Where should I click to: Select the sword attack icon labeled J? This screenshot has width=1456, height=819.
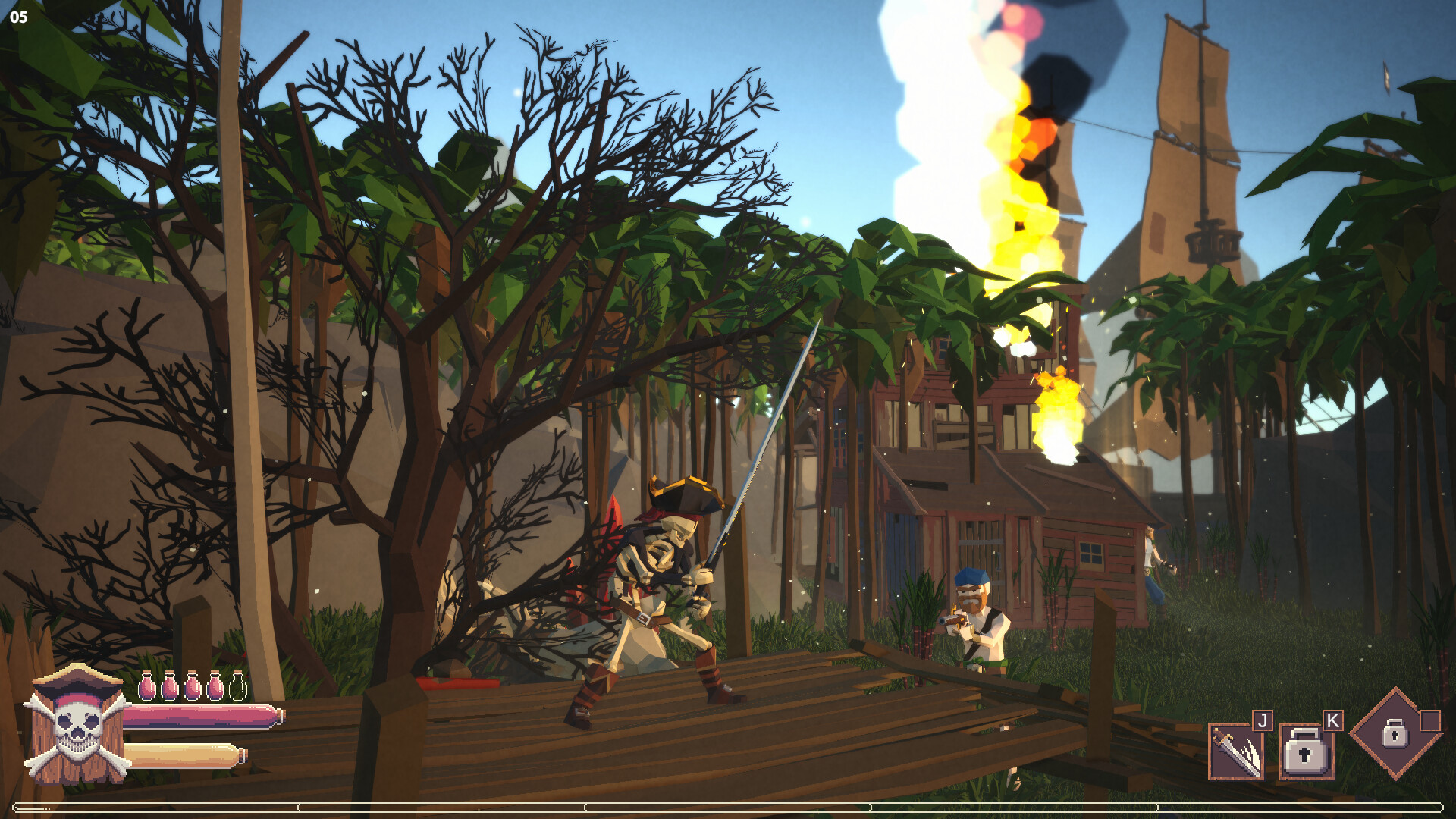pyautogui.click(x=1237, y=751)
